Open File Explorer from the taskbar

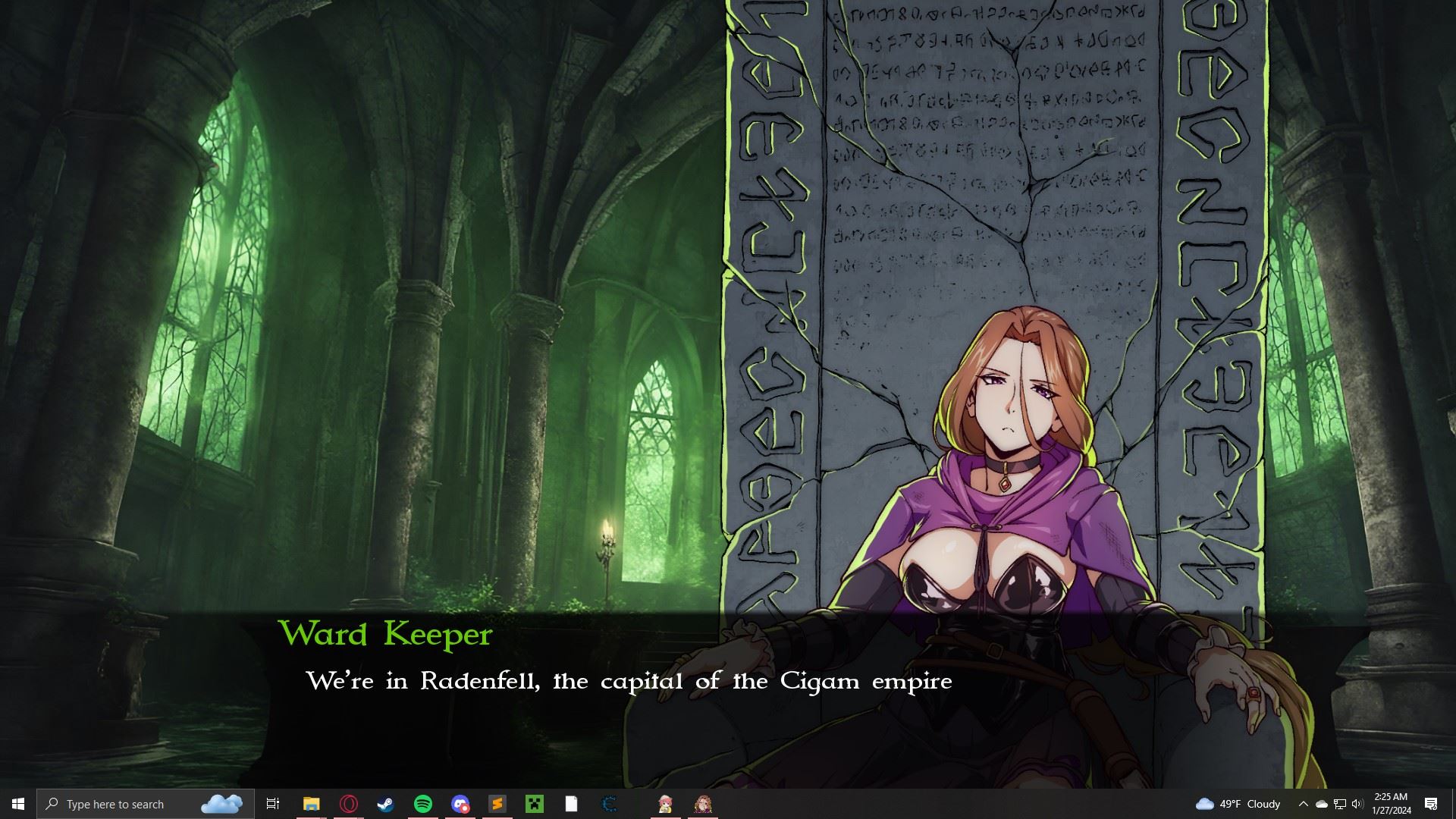(311, 804)
